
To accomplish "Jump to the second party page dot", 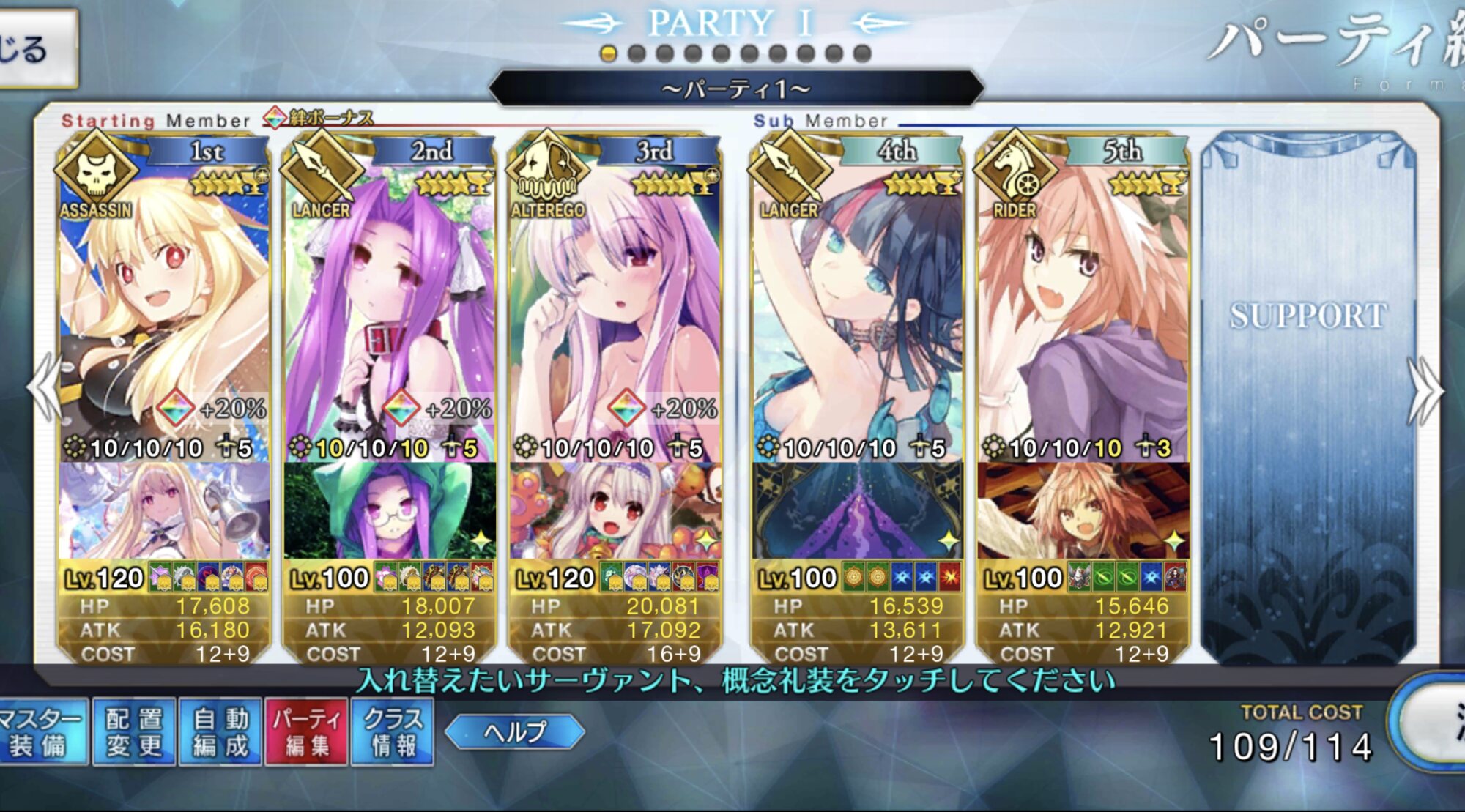I will tap(637, 53).
